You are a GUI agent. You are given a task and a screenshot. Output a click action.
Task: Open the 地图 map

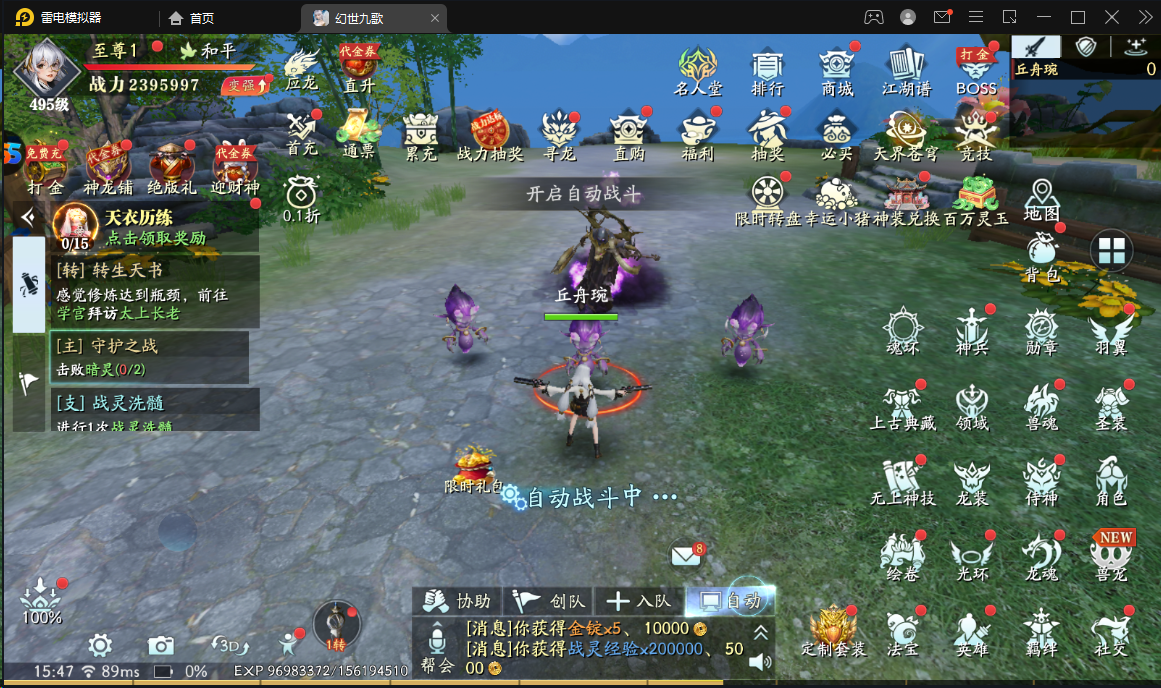pyautogui.click(x=1041, y=199)
